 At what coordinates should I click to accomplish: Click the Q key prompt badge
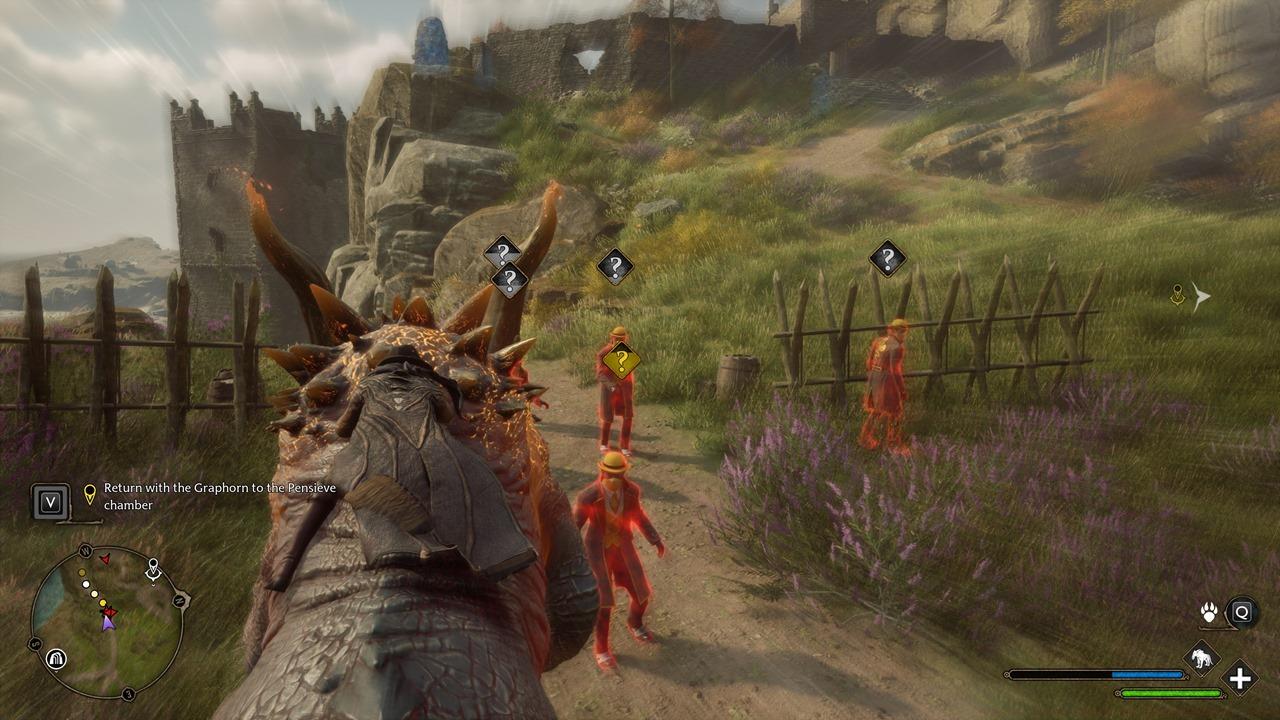point(1241,613)
